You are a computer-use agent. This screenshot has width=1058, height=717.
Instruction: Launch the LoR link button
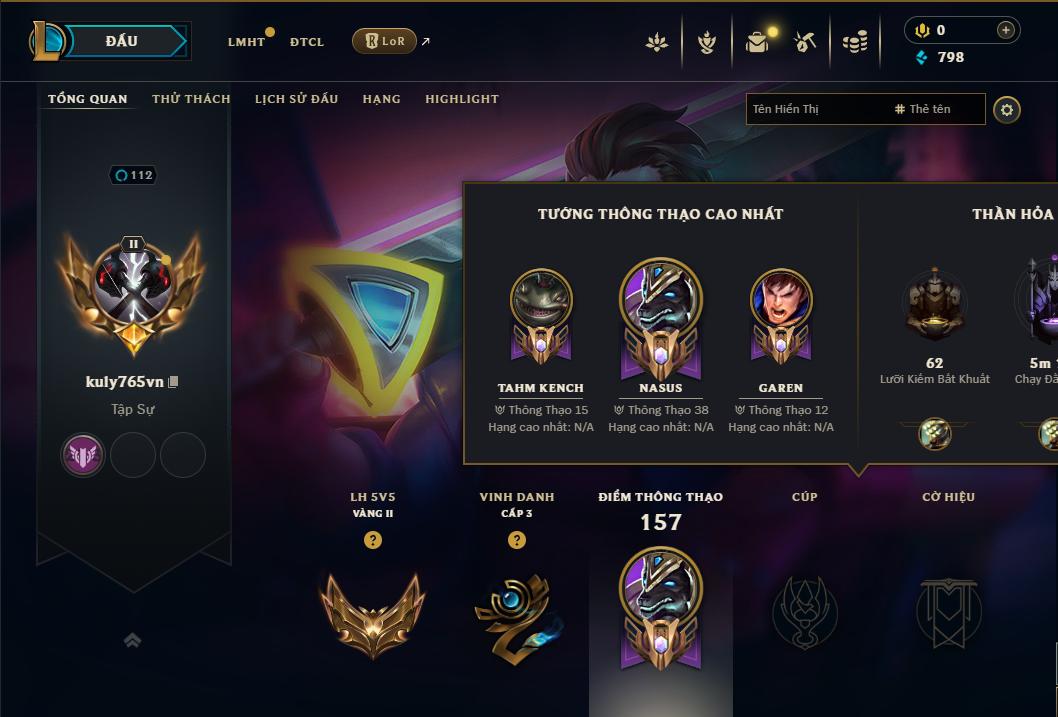coord(384,41)
